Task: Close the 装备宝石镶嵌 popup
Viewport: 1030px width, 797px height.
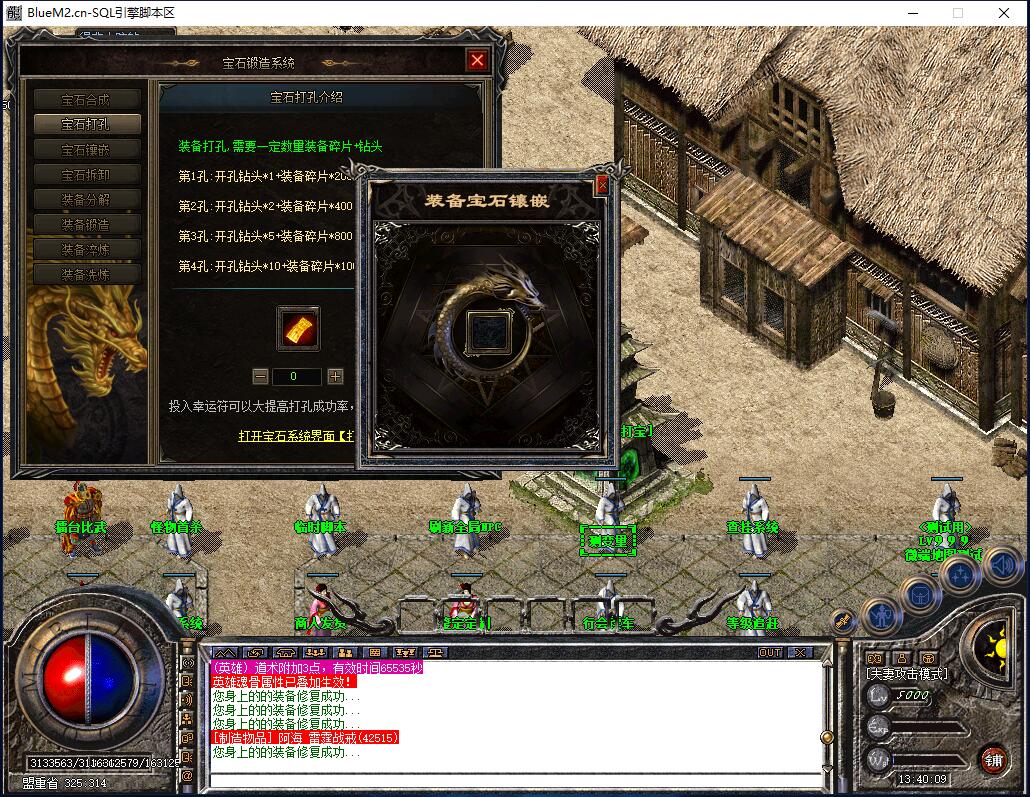Action: (x=602, y=185)
